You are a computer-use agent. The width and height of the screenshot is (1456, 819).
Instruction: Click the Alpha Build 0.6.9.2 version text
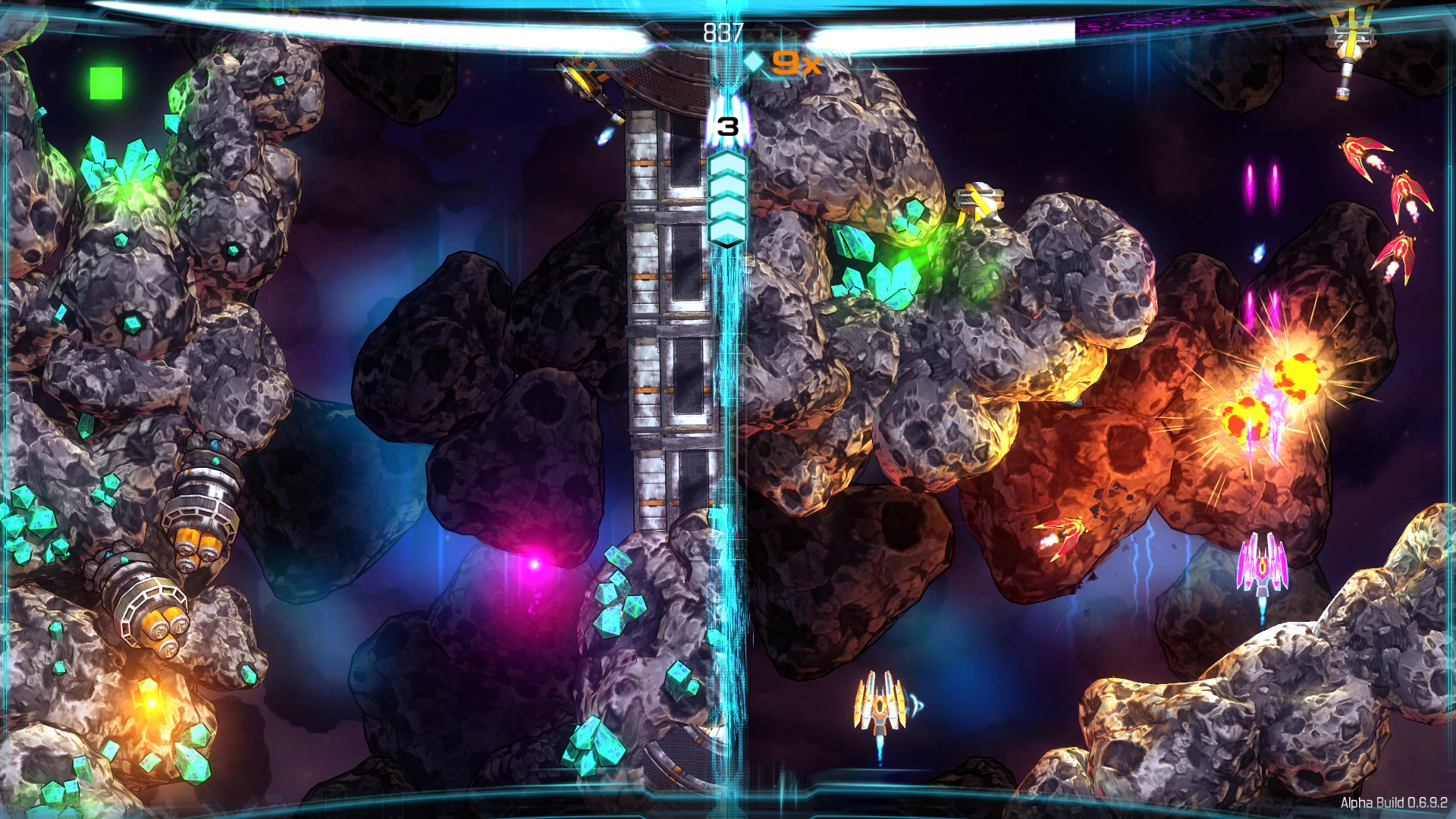click(1395, 801)
